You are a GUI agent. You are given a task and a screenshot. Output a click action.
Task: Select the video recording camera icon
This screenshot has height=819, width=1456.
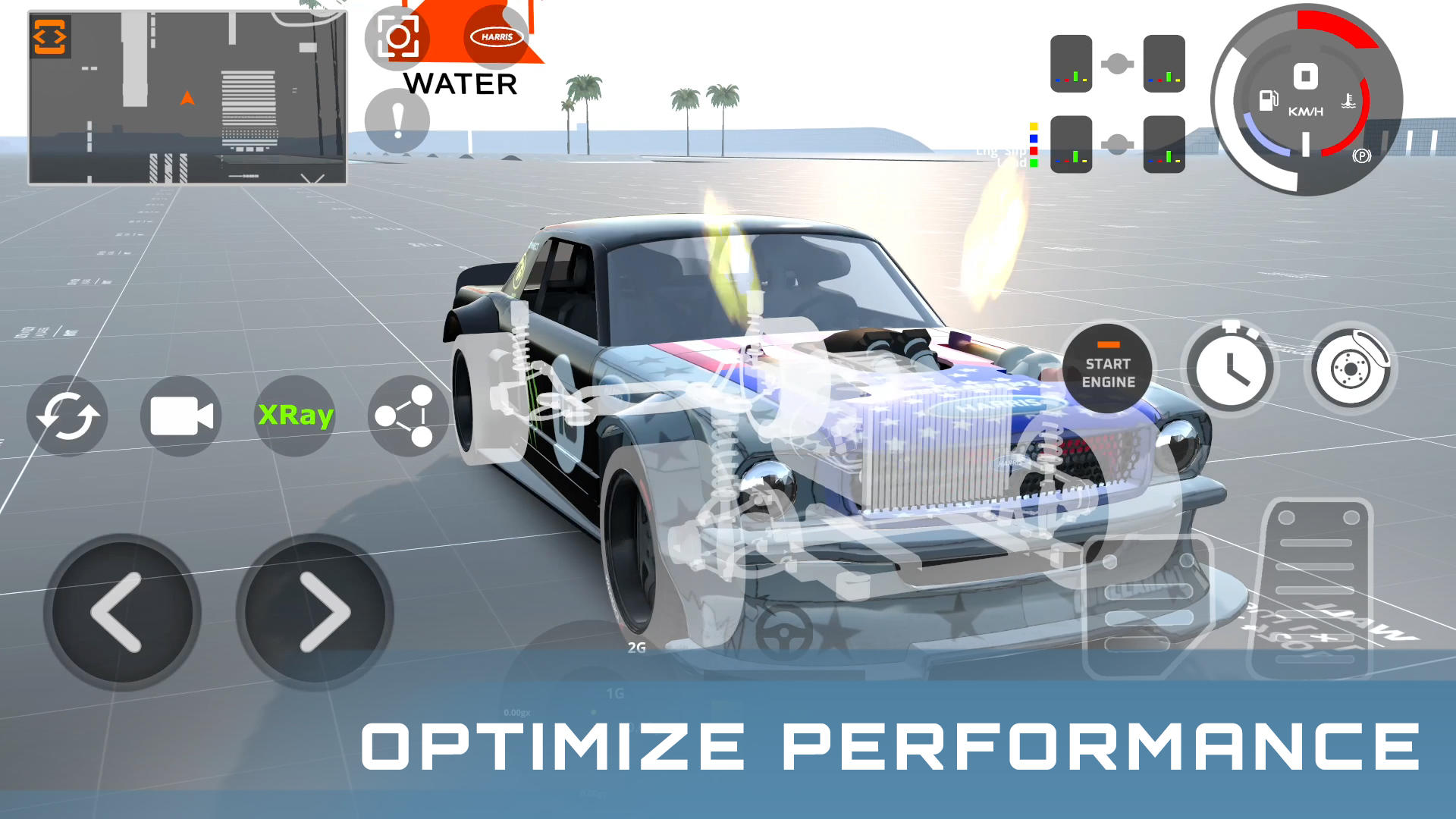[180, 416]
